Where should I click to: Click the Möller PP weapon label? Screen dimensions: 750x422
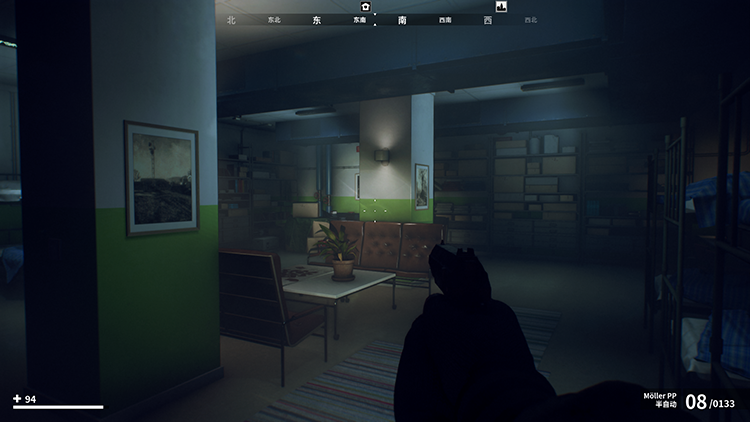[660, 396]
